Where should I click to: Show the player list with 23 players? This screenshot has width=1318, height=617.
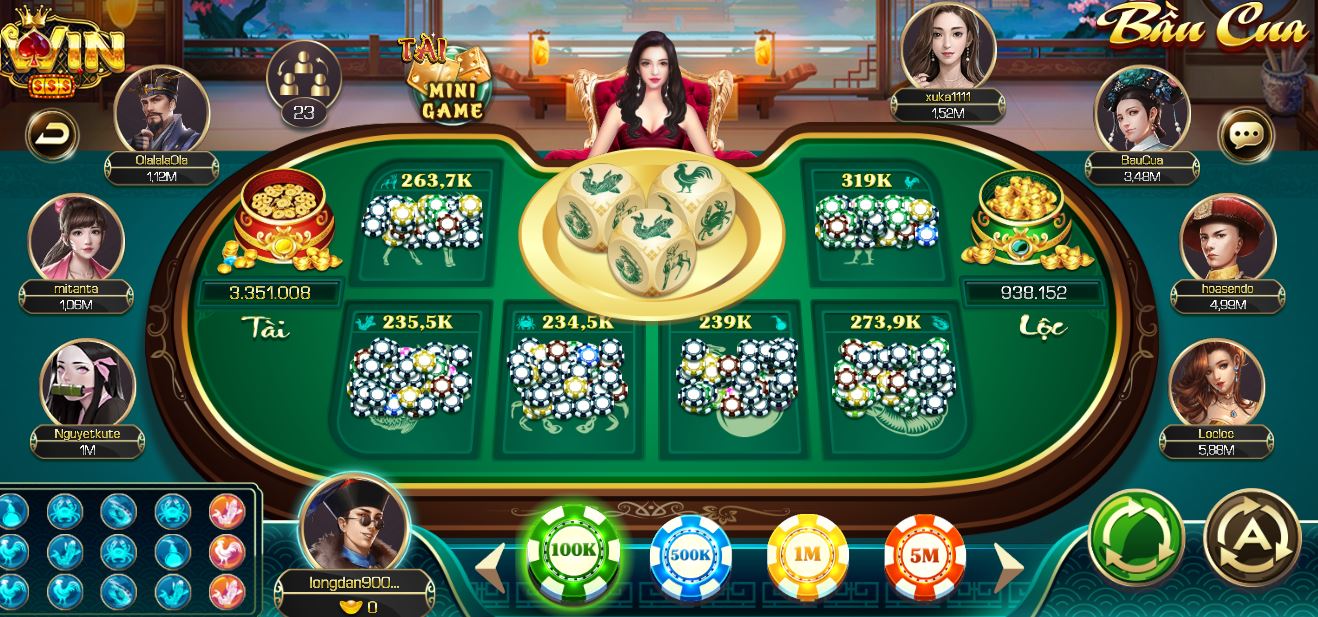tap(303, 83)
